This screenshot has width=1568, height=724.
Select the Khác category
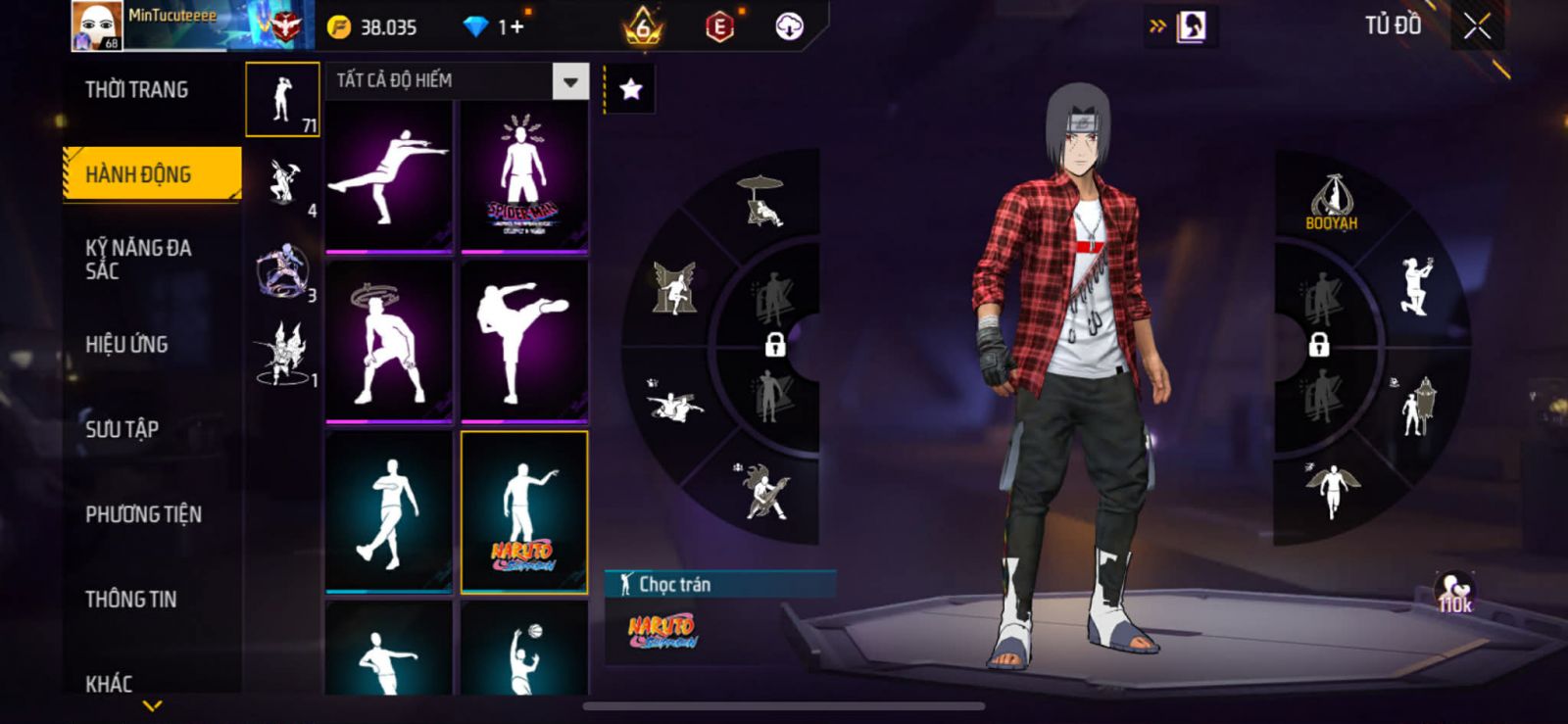tap(109, 683)
